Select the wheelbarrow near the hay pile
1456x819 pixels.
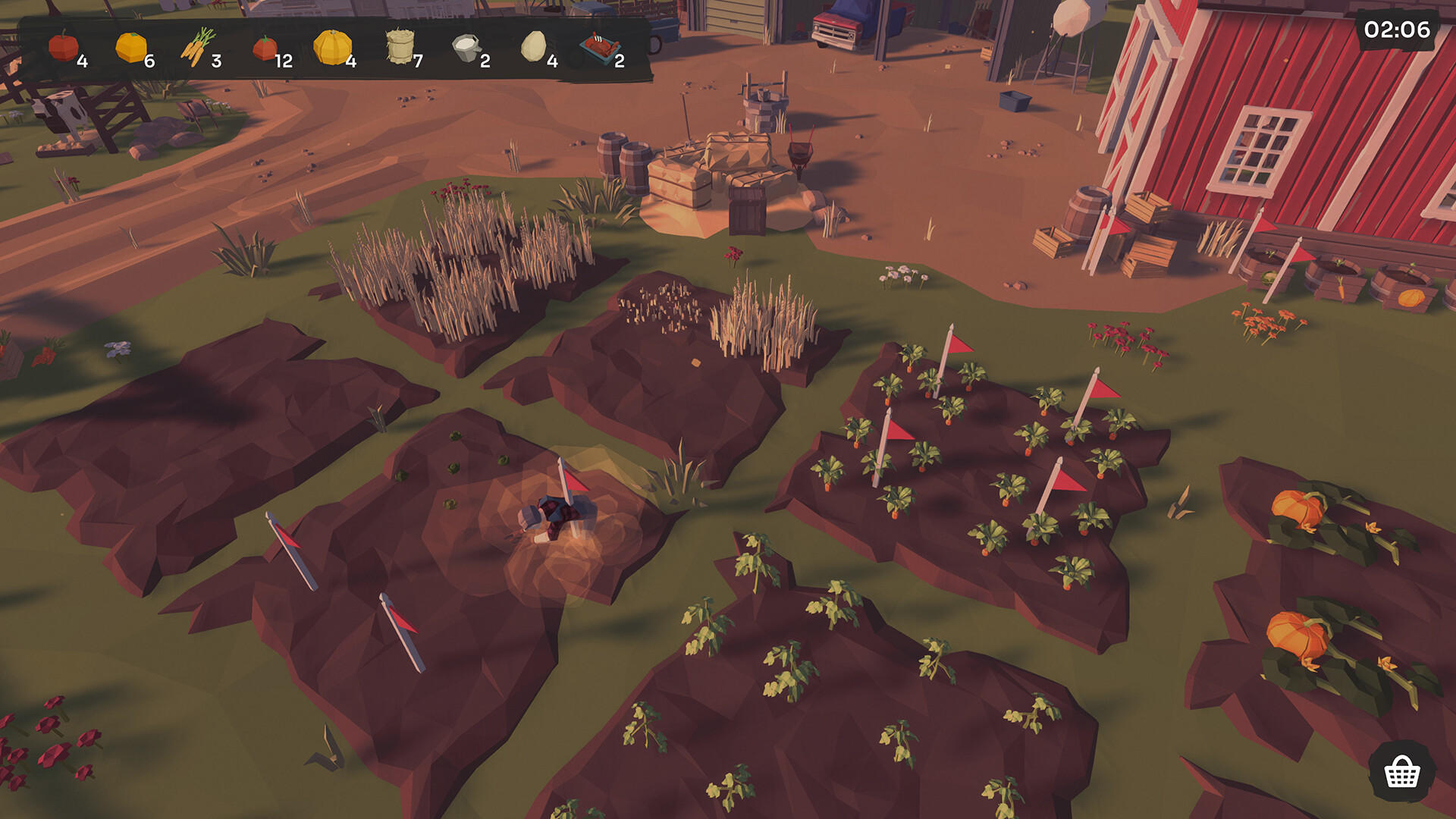tap(802, 150)
